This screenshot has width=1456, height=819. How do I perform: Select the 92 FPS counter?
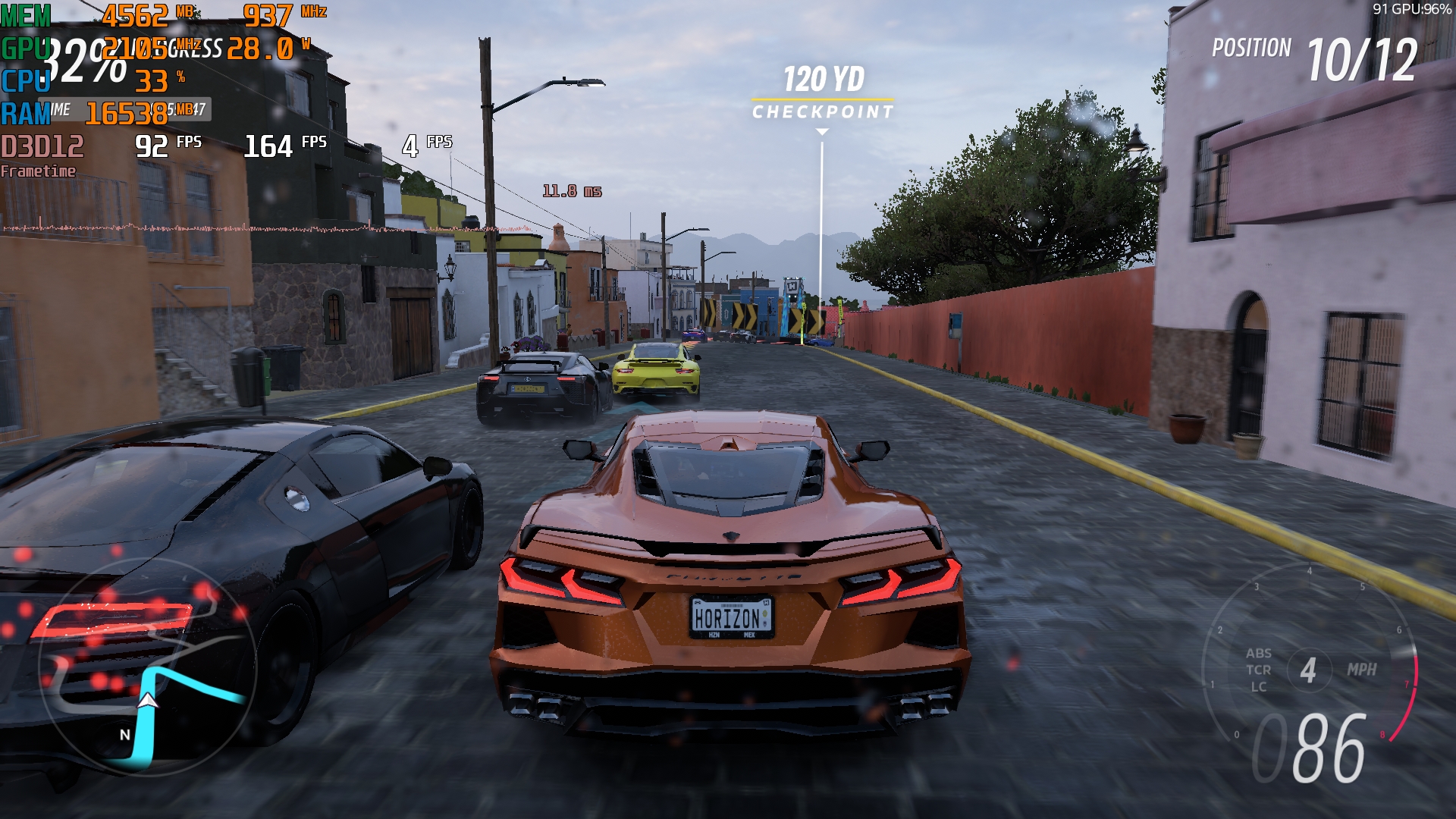point(152,143)
